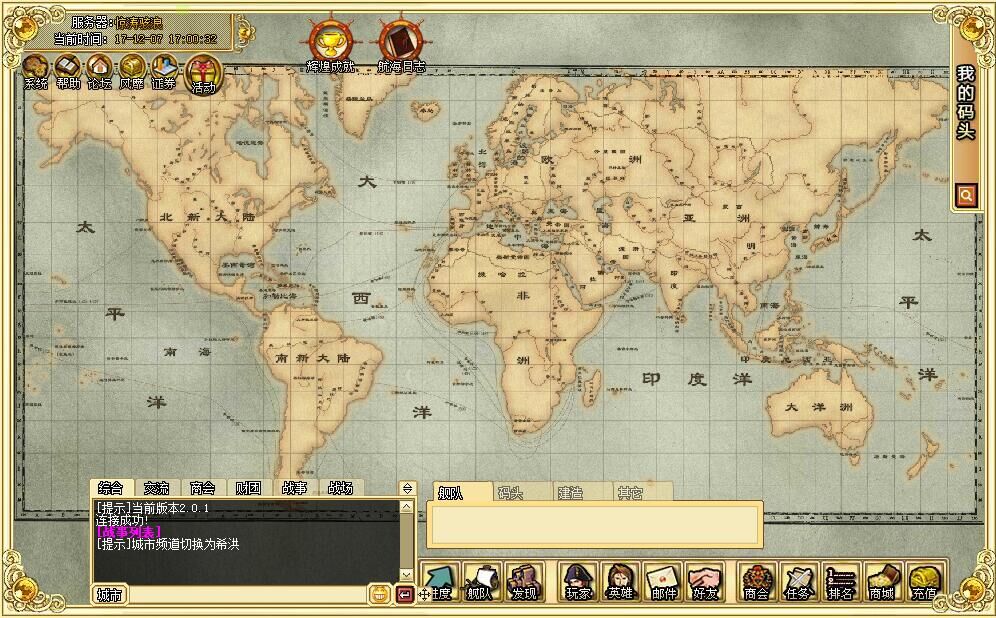Open the 任务 quests toolbar button
996x618 pixels.
[x=798, y=582]
